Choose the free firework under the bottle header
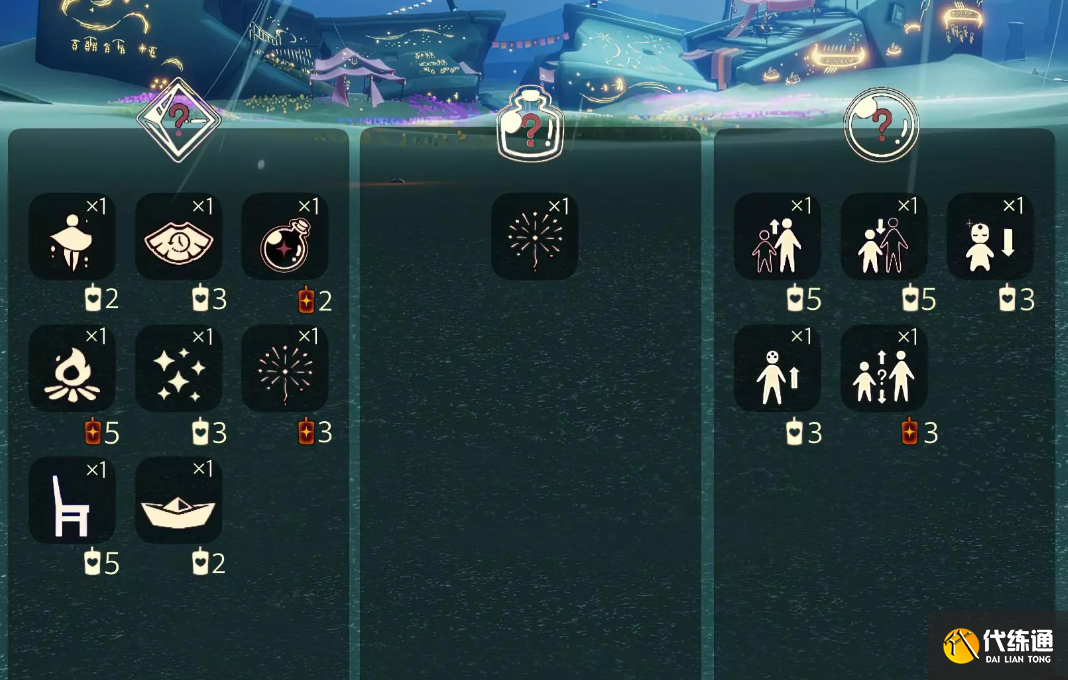This screenshot has width=1068, height=680. [535, 237]
